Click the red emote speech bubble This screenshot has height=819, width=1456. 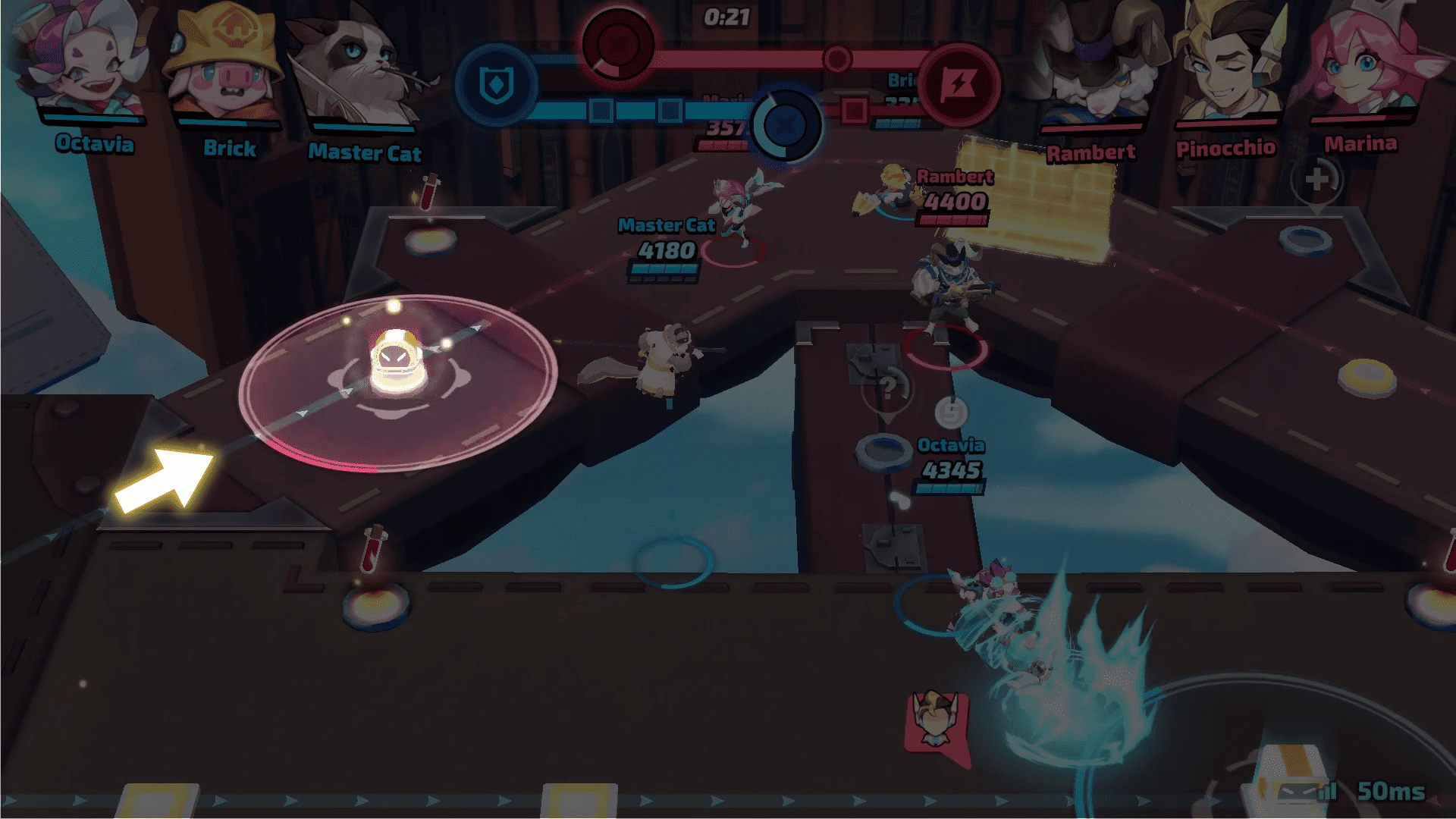(936, 726)
